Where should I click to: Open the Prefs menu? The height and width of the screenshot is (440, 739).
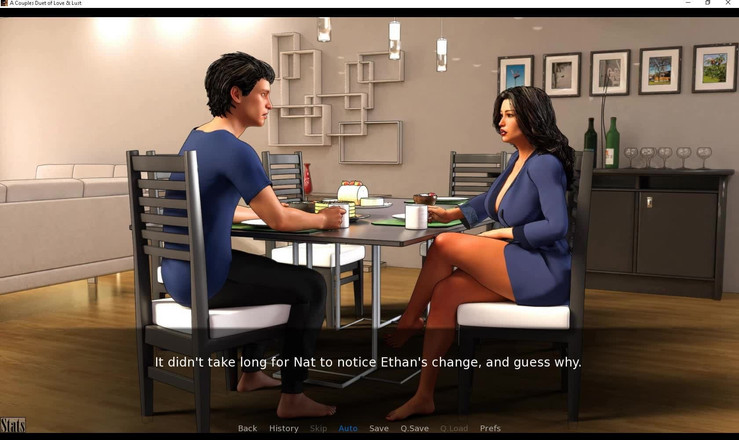point(490,428)
